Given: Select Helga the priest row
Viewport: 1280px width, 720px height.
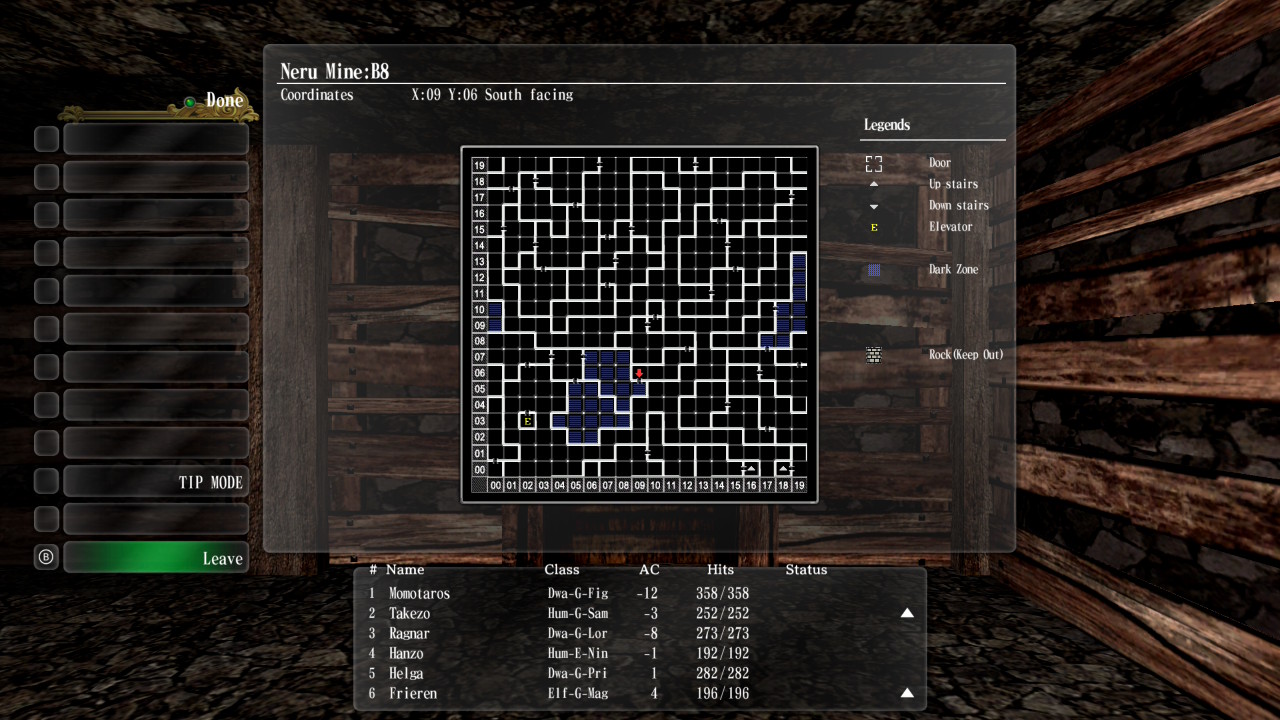Looking at the screenshot, I should pos(405,673).
